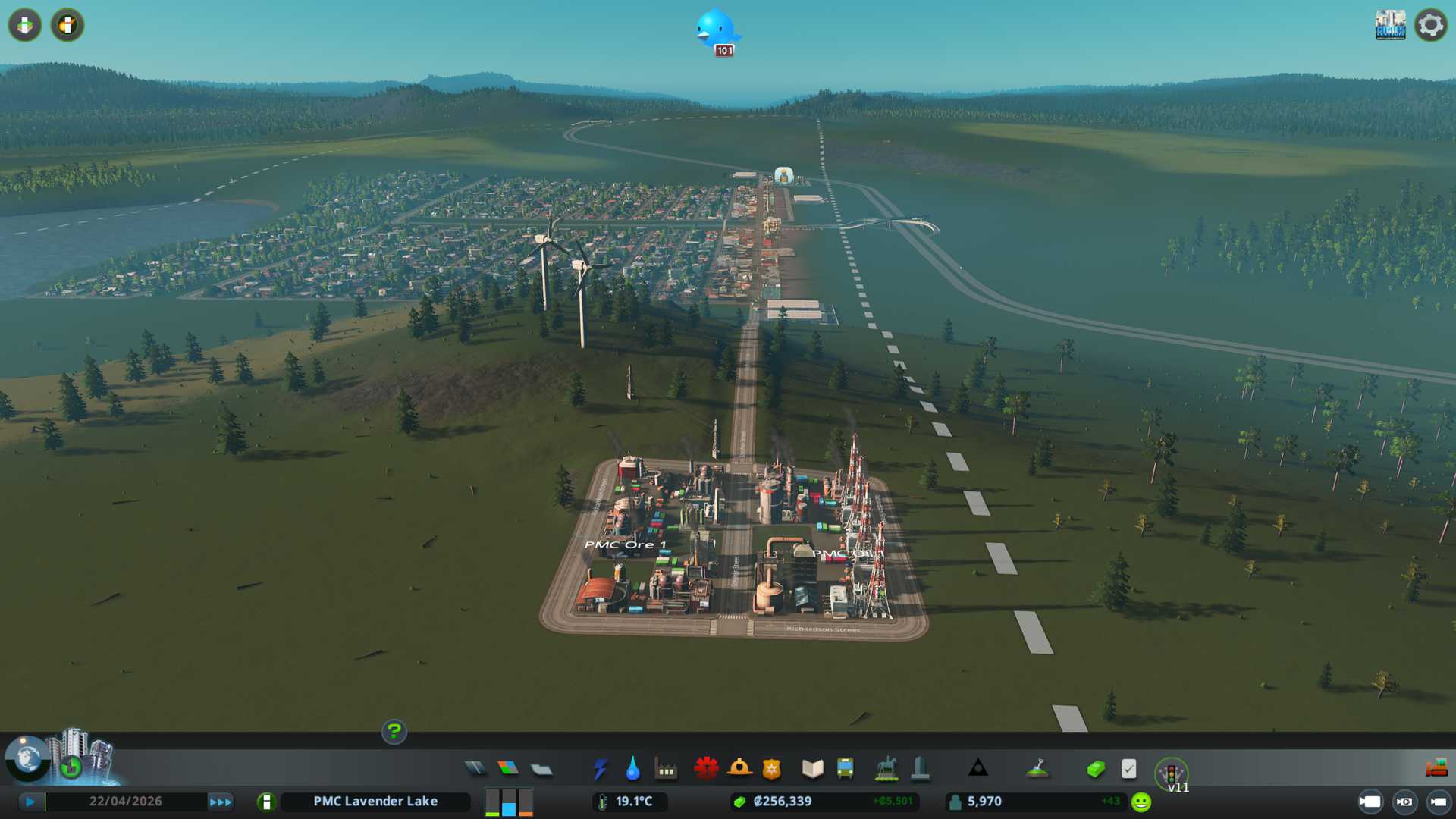Open the Districts painting tool
This screenshot has width=1456, height=819.
pyautogui.click(x=541, y=770)
